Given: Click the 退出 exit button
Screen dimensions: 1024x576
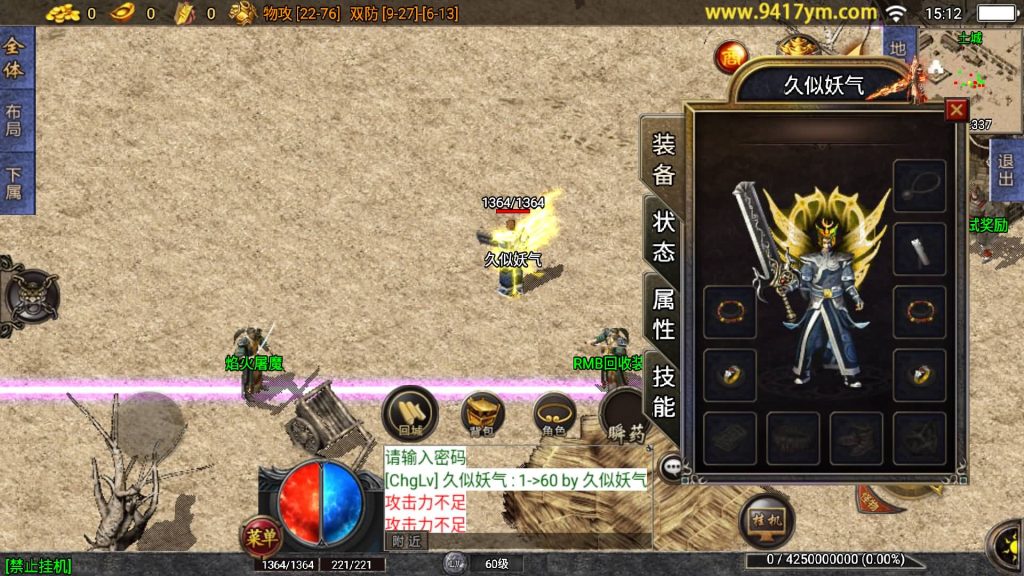Looking at the screenshot, I should (x=1006, y=170).
